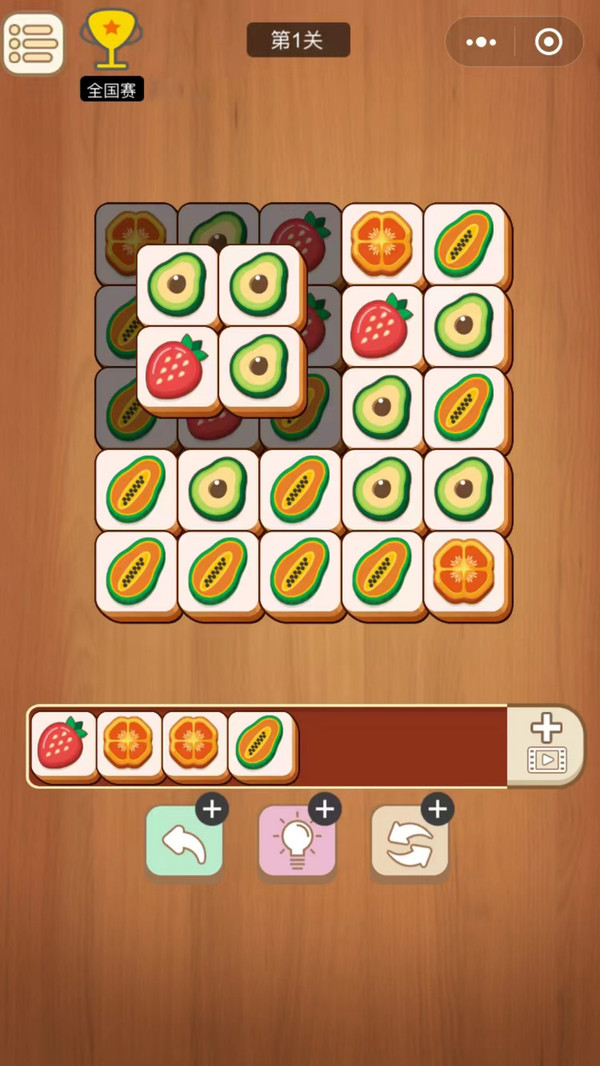Open the list menu button
Image resolution: width=600 pixels, height=1066 pixels.
(x=33, y=43)
